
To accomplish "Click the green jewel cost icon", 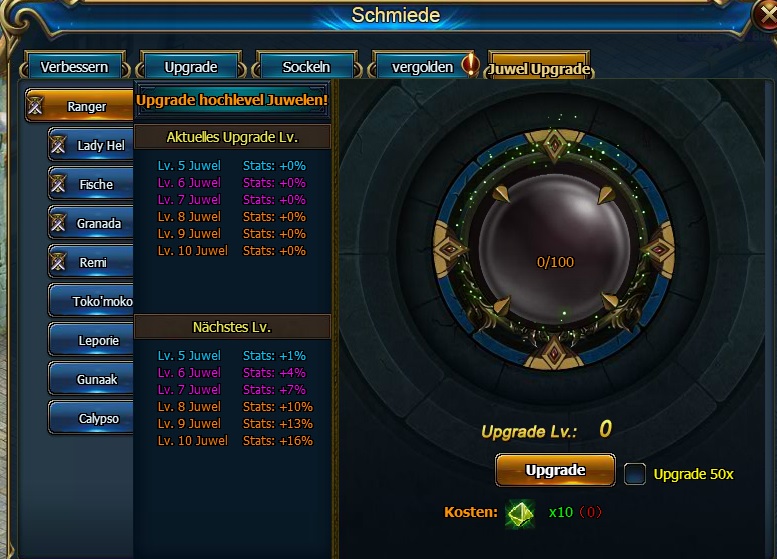I will [520, 513].
